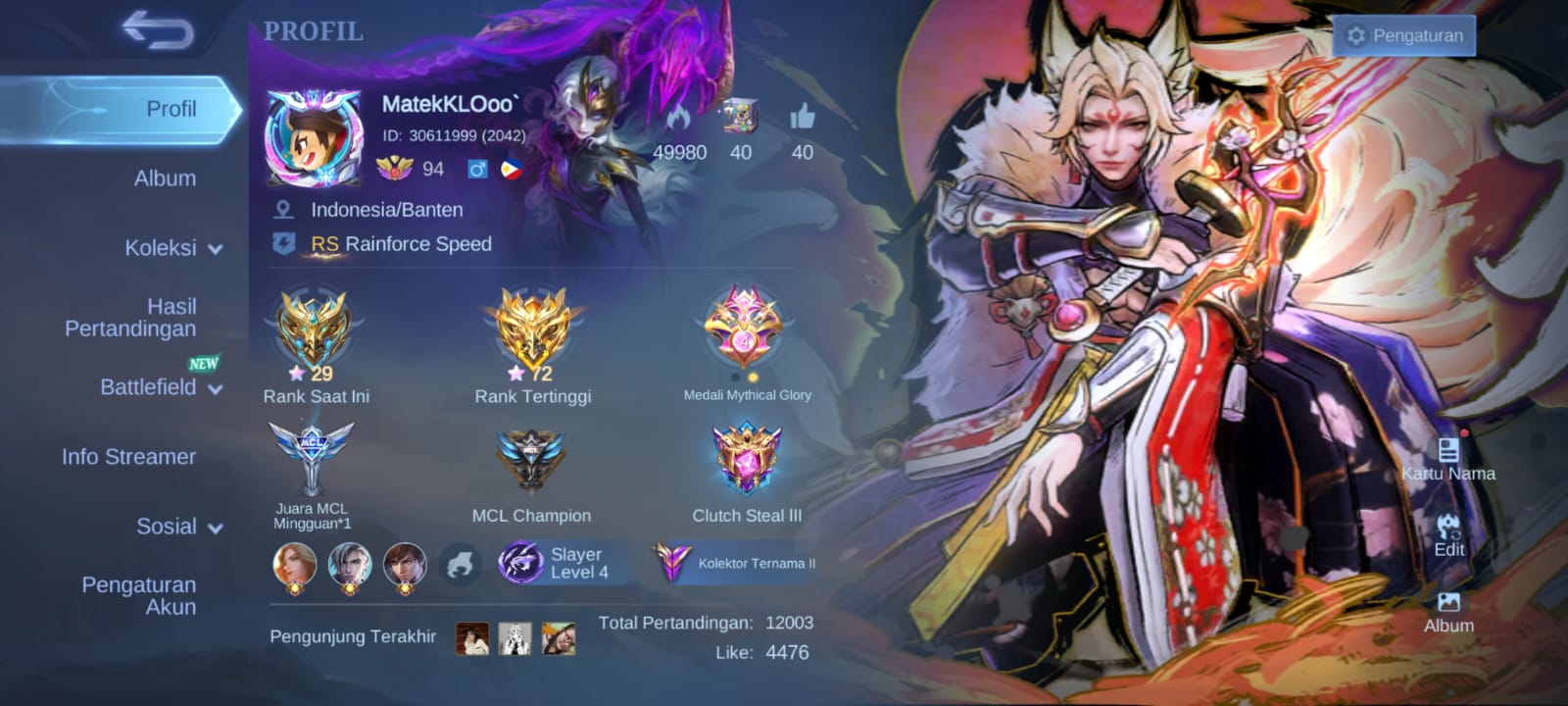Screen dimensions: 1568x706
Task: Expand the Koleksi section
Action: coord(172,248)
